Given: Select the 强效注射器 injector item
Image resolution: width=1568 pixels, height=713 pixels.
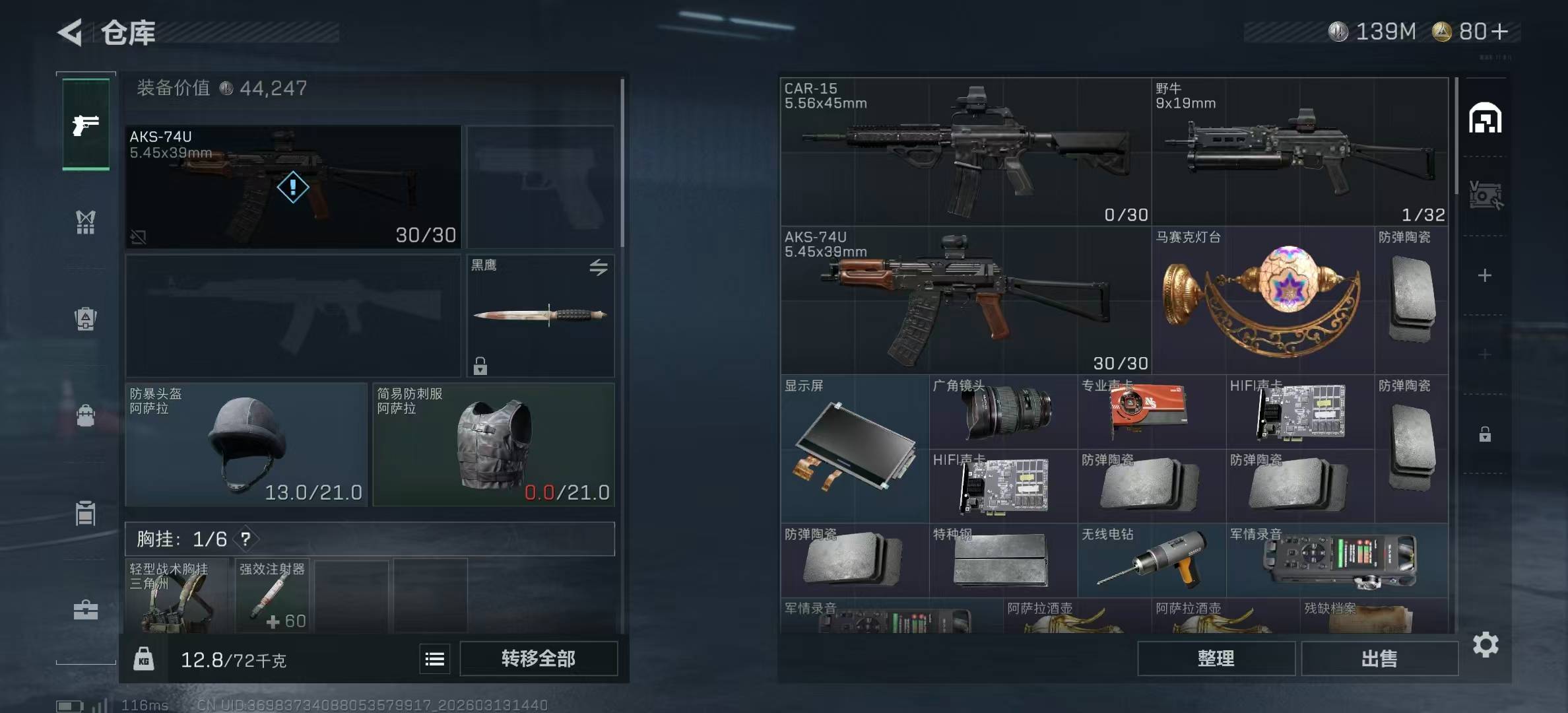Looking at the screenshot, I should pyautogui.click(x=273, y=596).
